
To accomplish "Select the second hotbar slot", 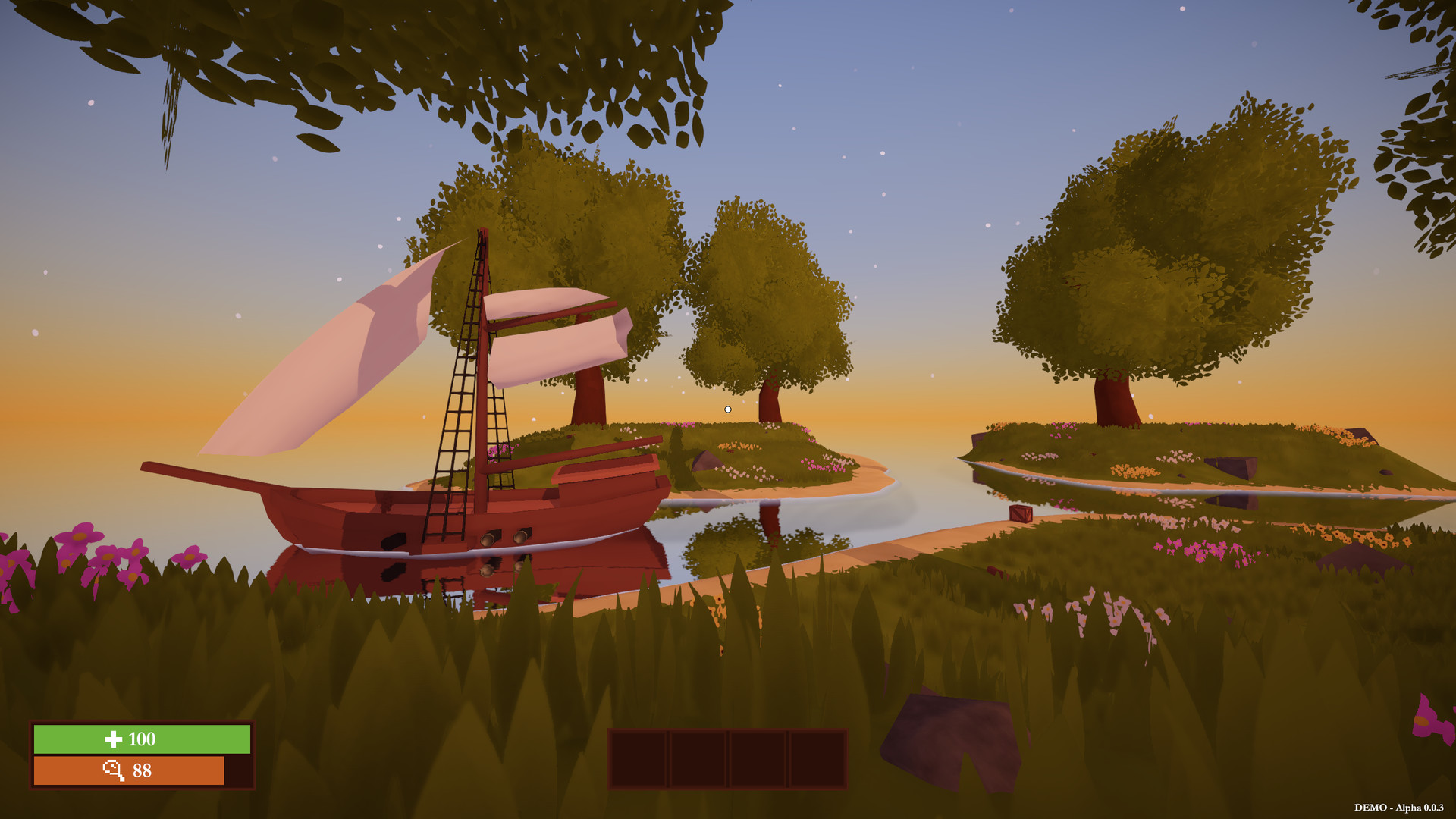I will 700,758.
